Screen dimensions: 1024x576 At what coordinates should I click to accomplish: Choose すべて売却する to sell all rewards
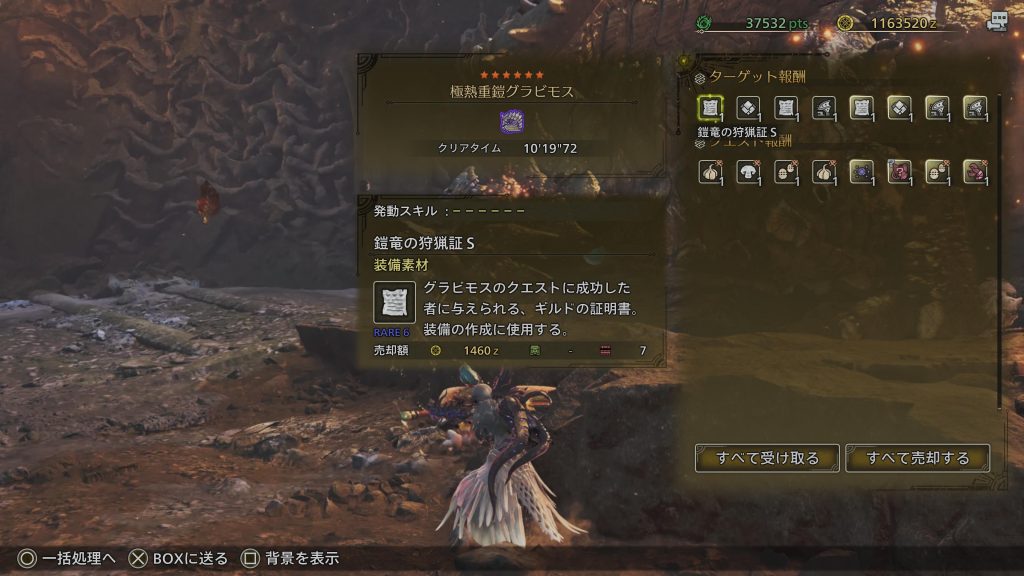click(x=918, y=458)
